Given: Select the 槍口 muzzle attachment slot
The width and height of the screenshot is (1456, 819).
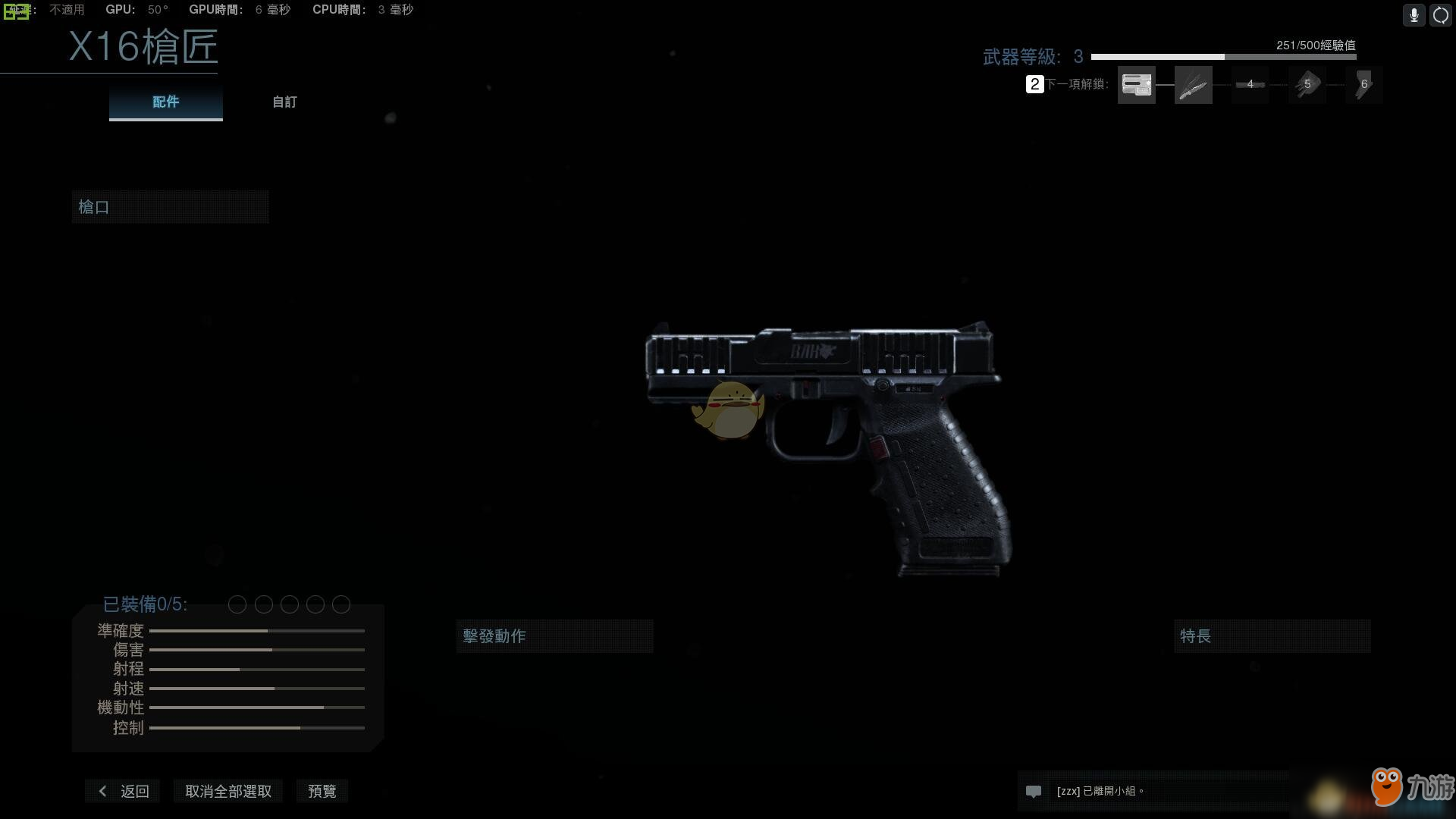Looking at the screenshot, I should tap(170, 207).
